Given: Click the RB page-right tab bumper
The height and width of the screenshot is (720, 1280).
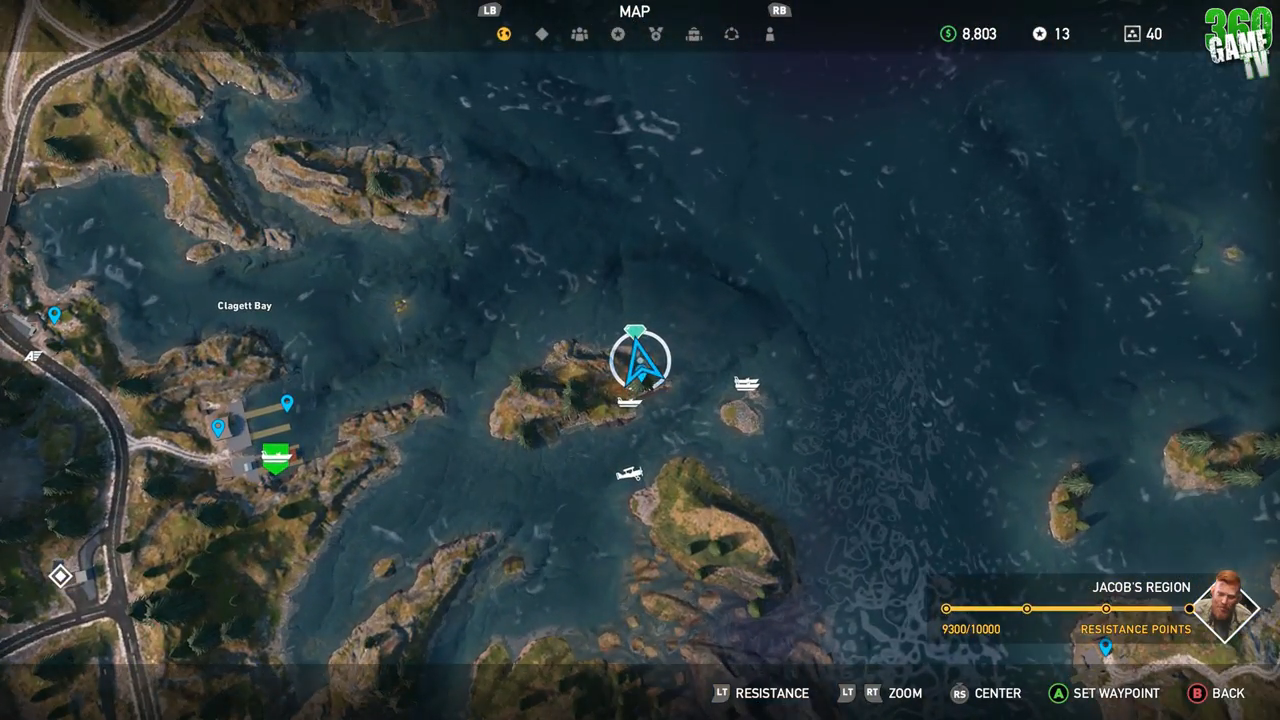Looking at the screenshot, I should [779, 10].
